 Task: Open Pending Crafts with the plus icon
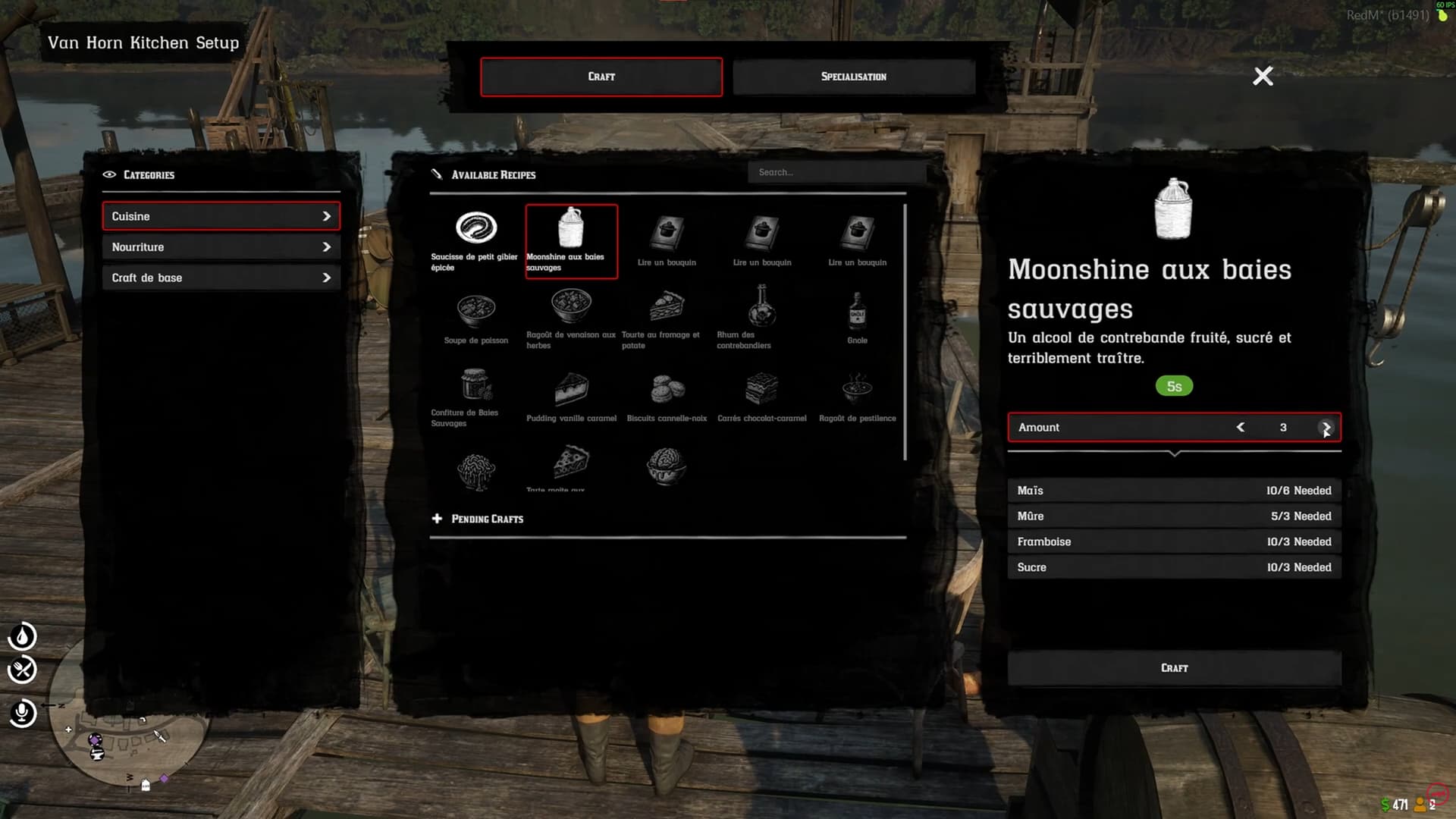pos(438,519)
